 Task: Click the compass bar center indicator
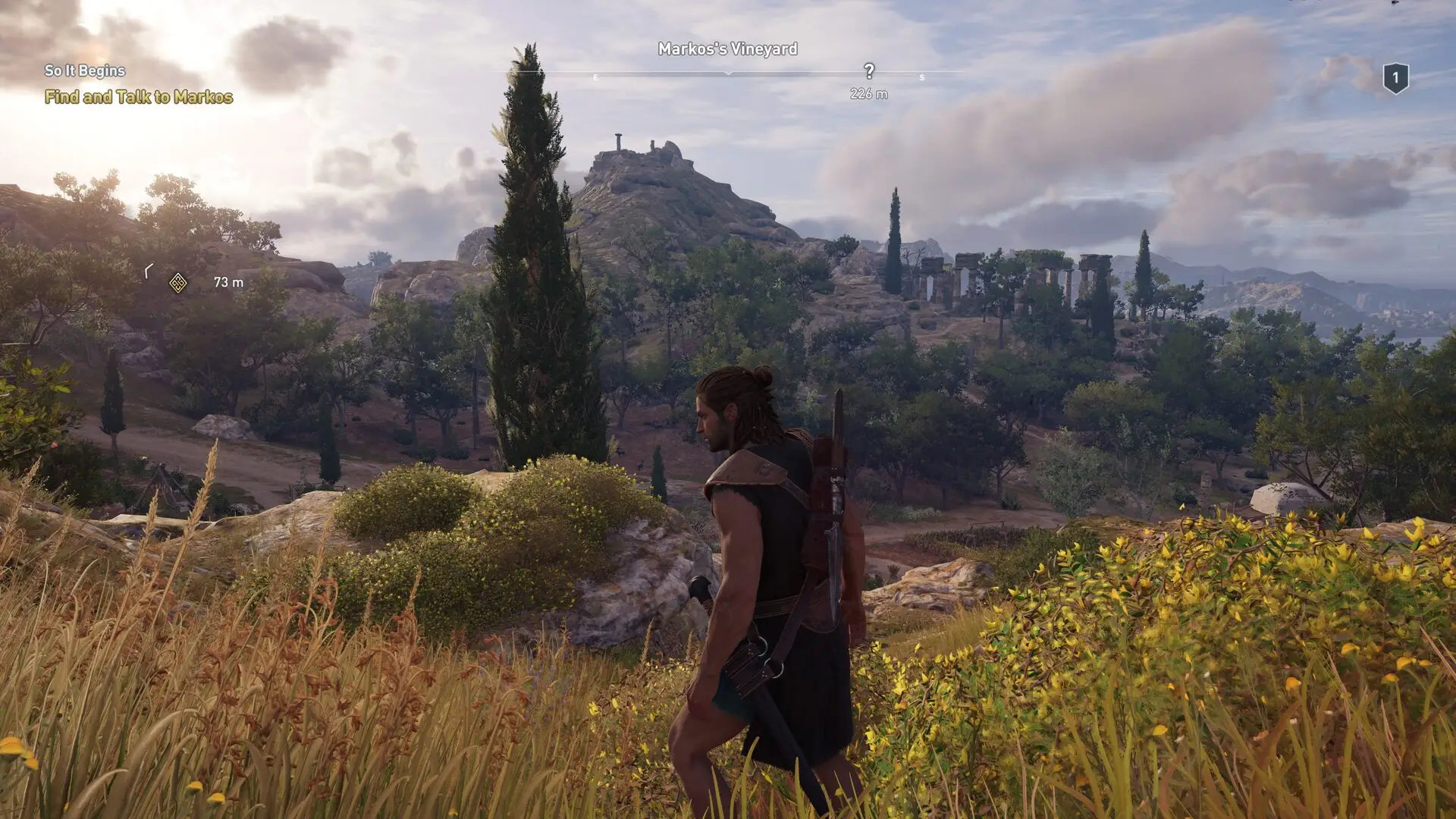(x=728, y=73)
